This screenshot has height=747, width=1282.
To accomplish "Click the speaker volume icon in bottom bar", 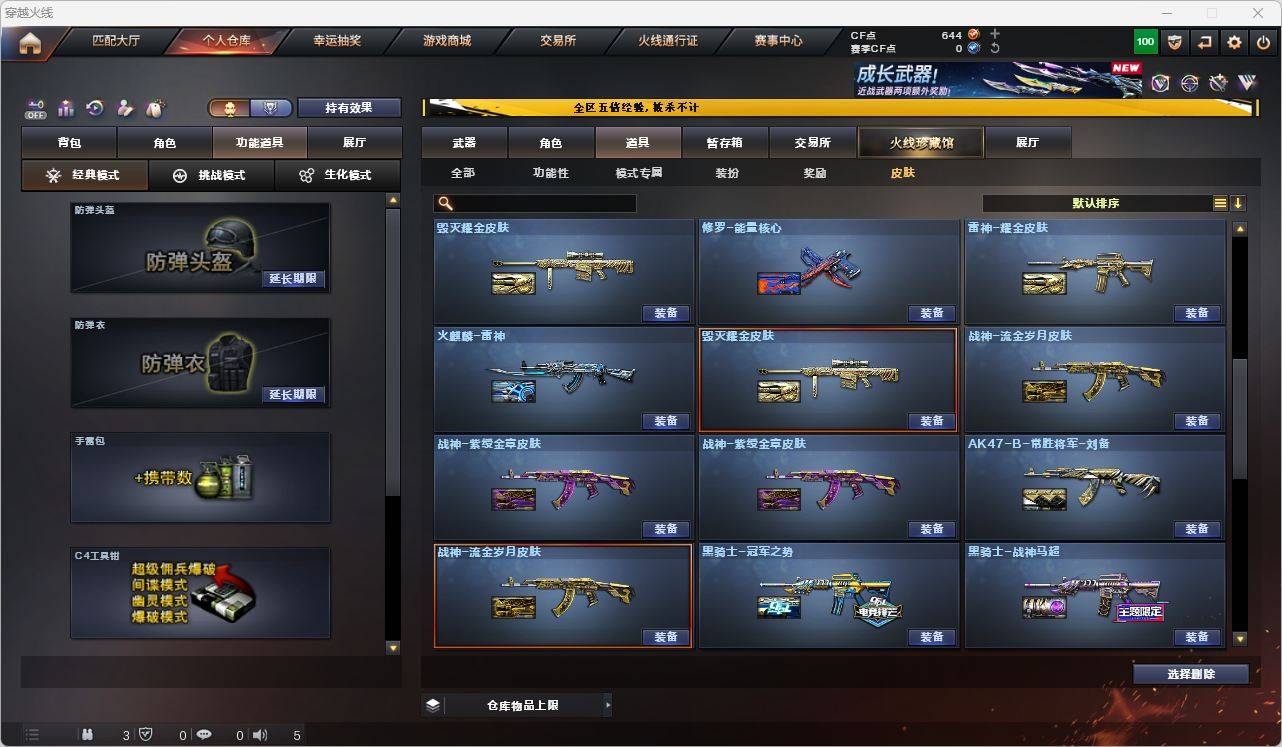I will coord(259,734).
